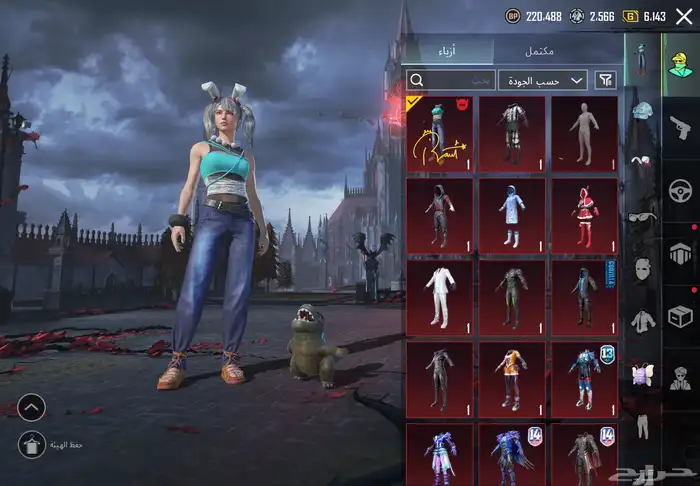Expand the round up-arrow button

(31, 407)
